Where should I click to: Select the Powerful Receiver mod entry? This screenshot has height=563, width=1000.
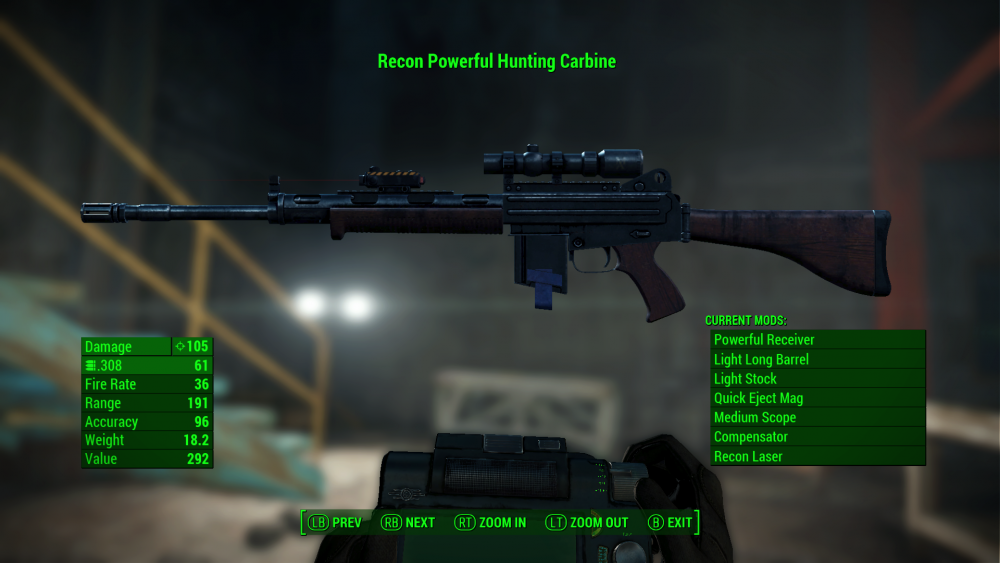[817, 340]
